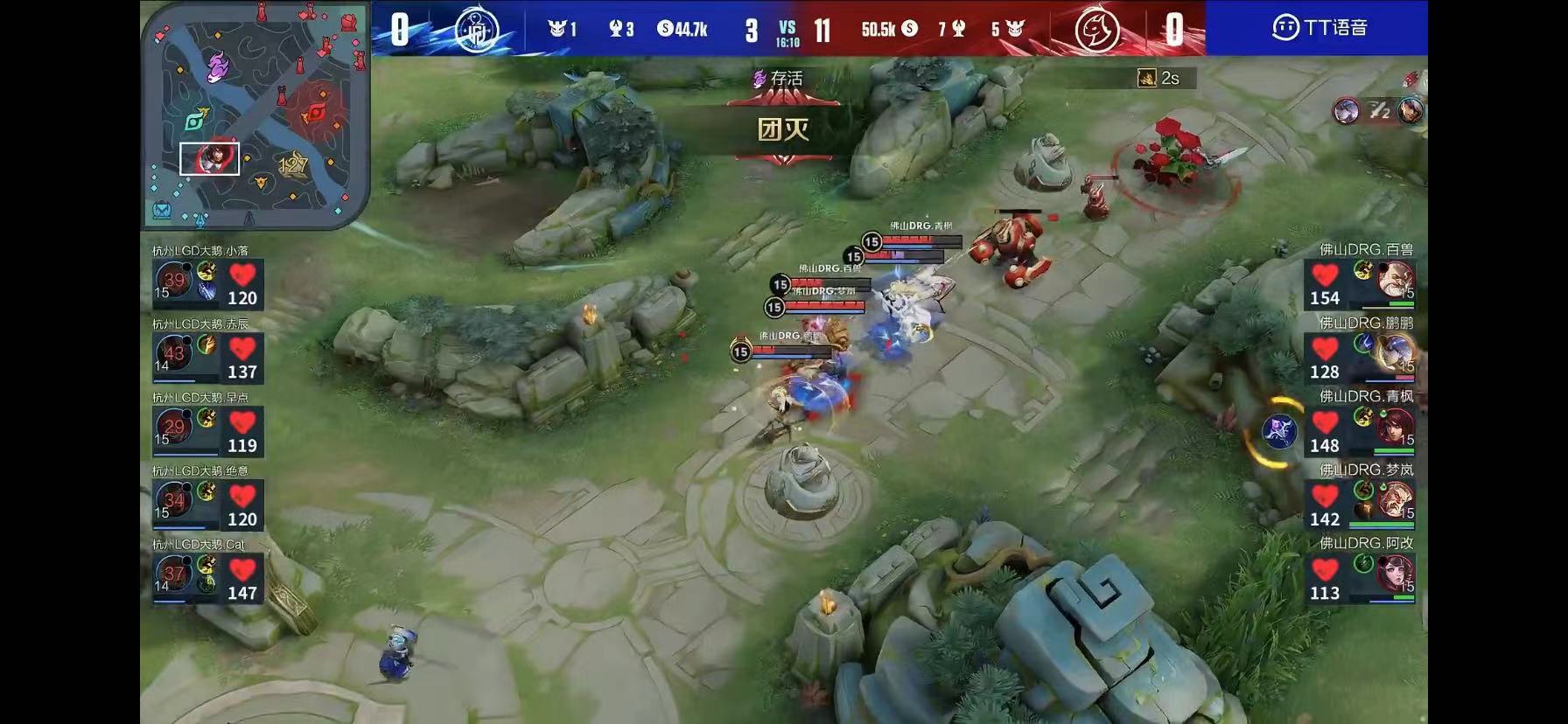
Task: Click the red team logo in scoreboard
Action: pyautogui.click(x=1098, y=30)
